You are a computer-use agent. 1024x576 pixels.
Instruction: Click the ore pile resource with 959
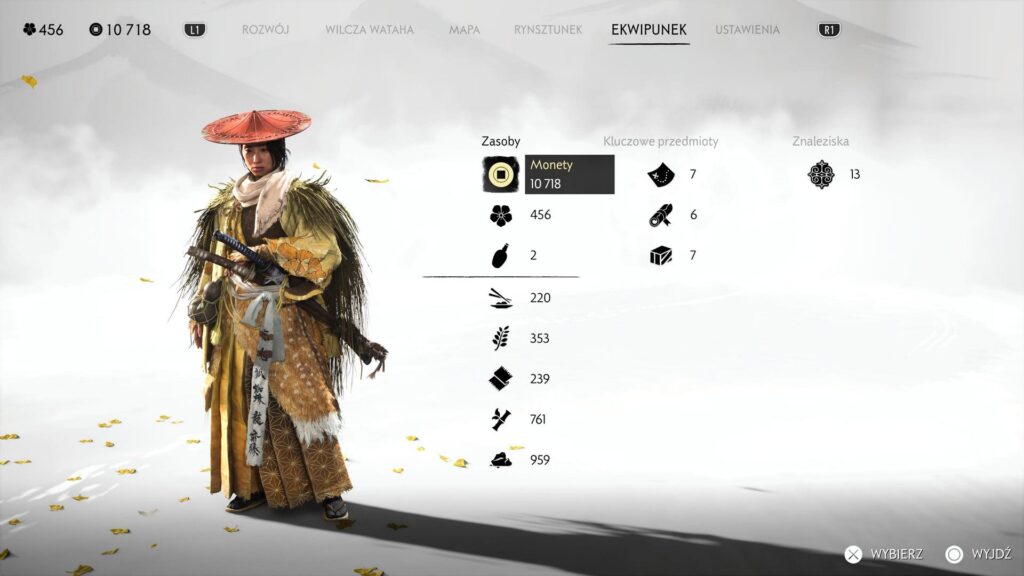[x=501, y=461]
